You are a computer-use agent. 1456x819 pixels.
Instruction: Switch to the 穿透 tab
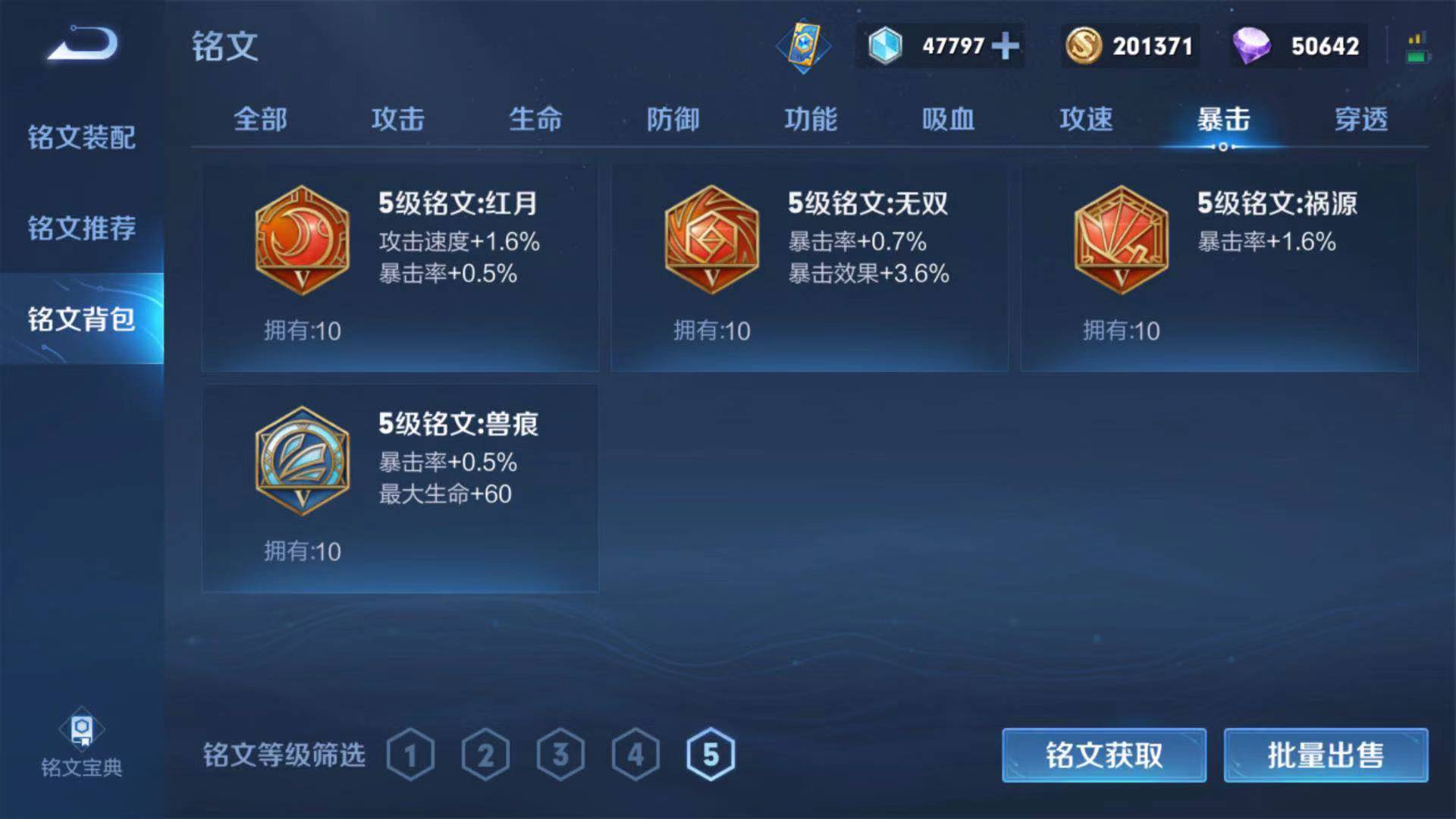point(1360,119)
